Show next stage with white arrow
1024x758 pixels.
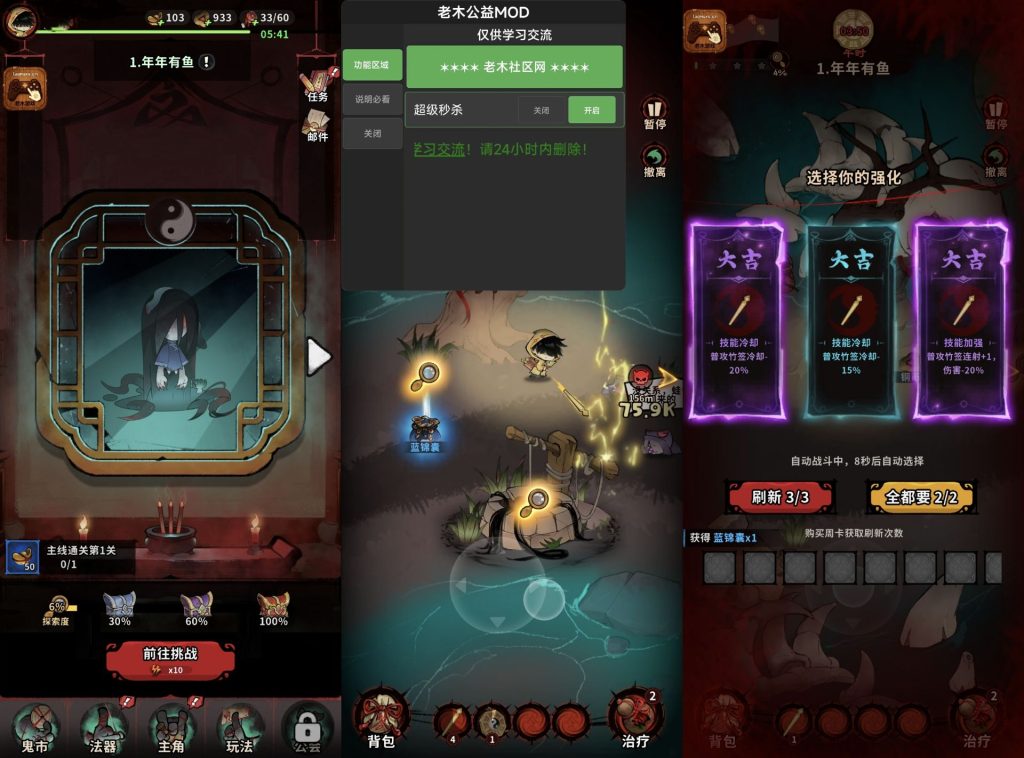click(x=318, y=357)
